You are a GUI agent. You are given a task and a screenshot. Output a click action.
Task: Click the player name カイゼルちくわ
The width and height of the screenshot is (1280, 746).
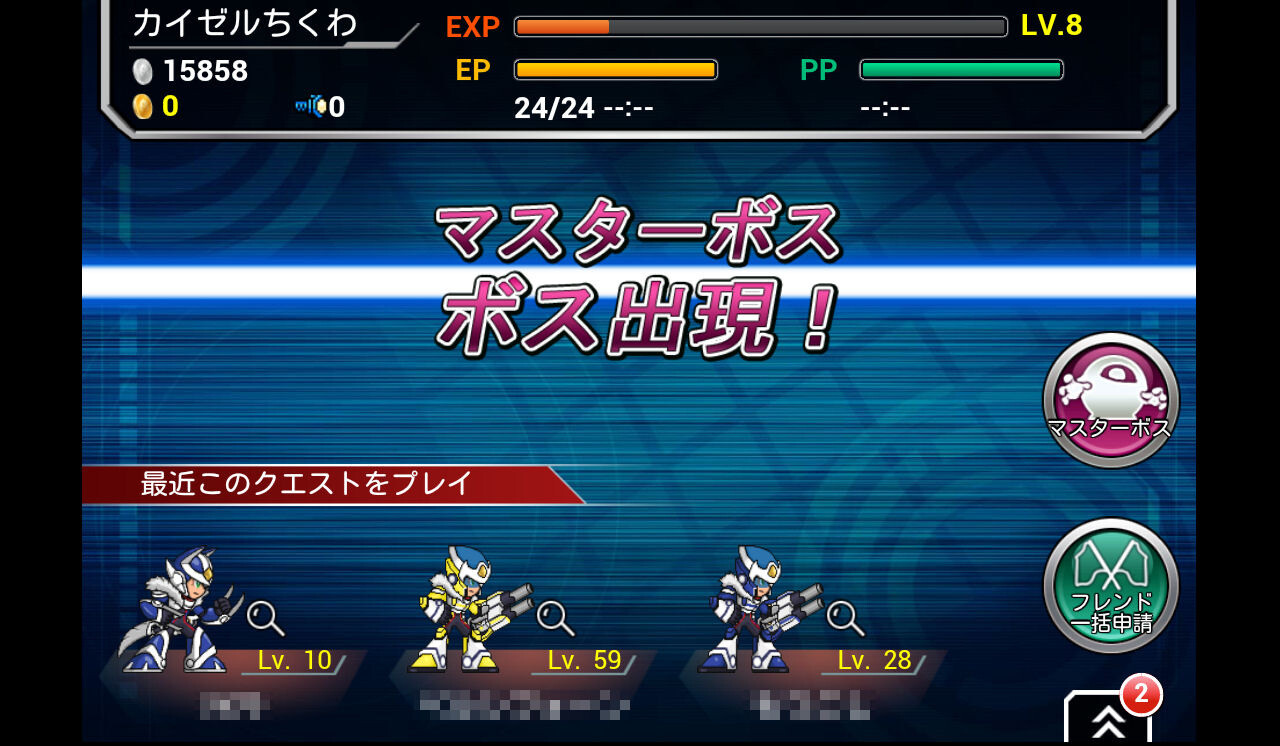[247, 22]
